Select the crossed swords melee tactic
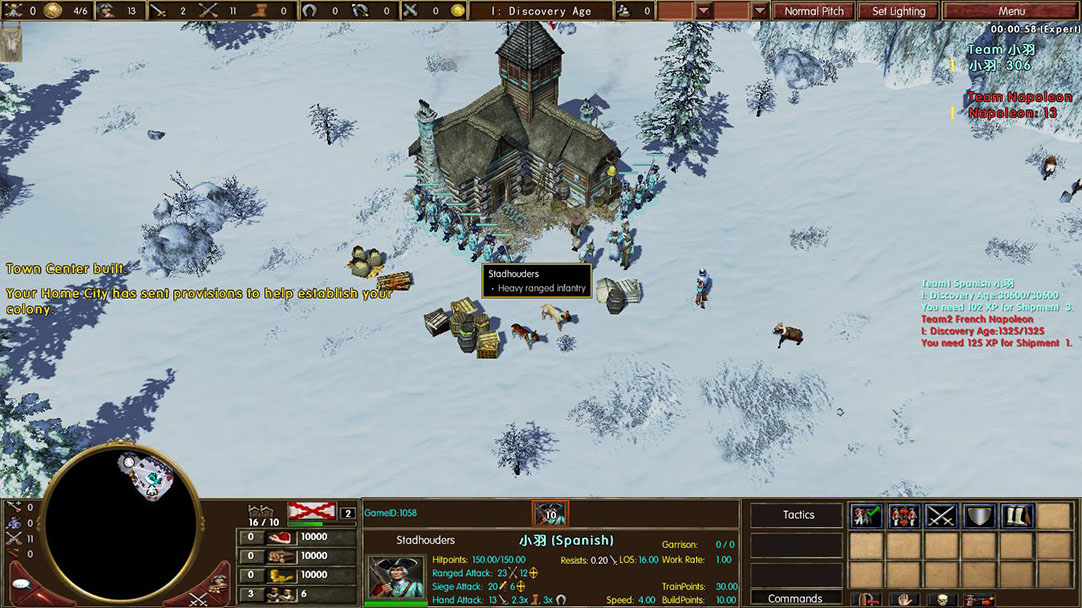This screenshot has height=608, width=1082. [x=940, y=516]
